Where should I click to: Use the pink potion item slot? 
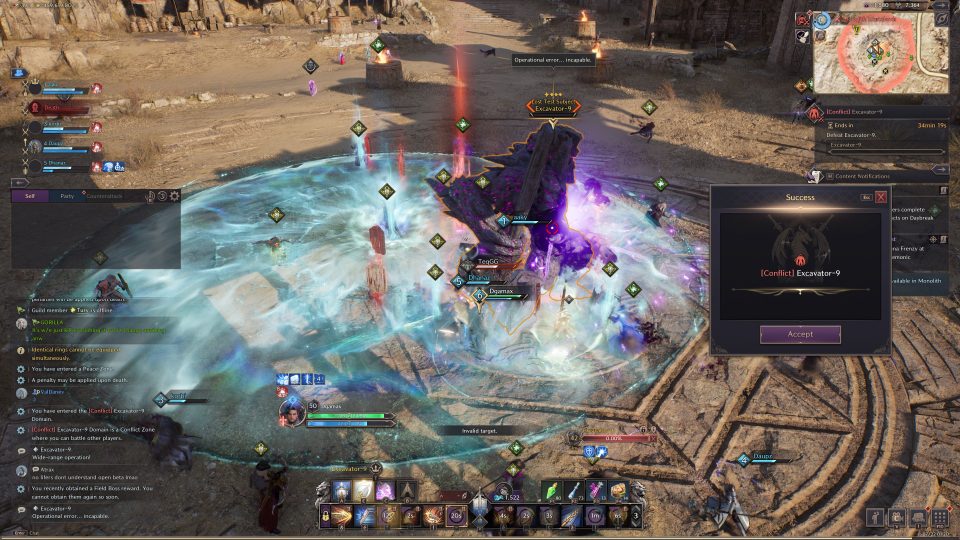click(597, 490)
